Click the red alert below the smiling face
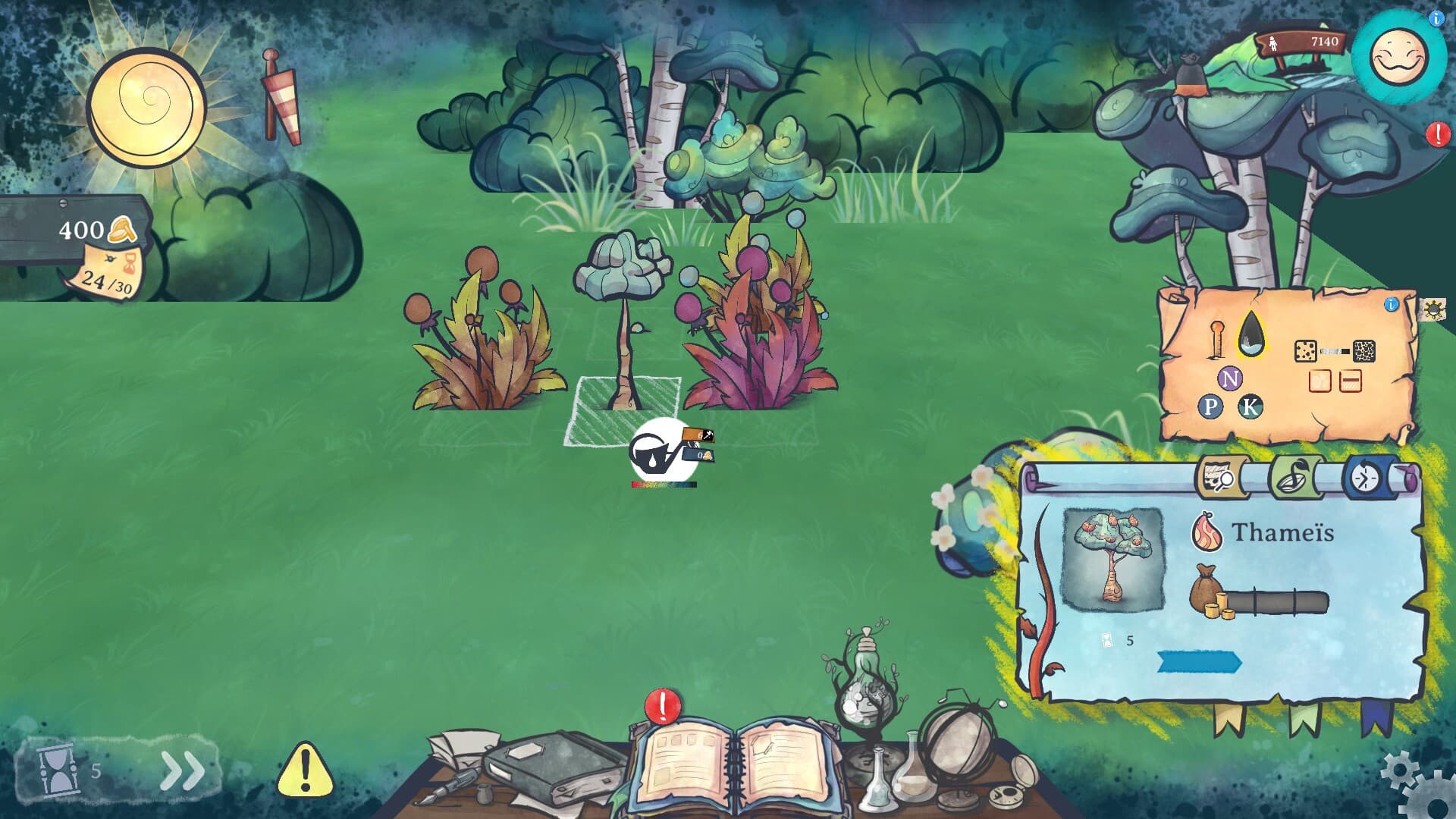The height and width of the screenshot is (819, 1456). point(1437,135)
